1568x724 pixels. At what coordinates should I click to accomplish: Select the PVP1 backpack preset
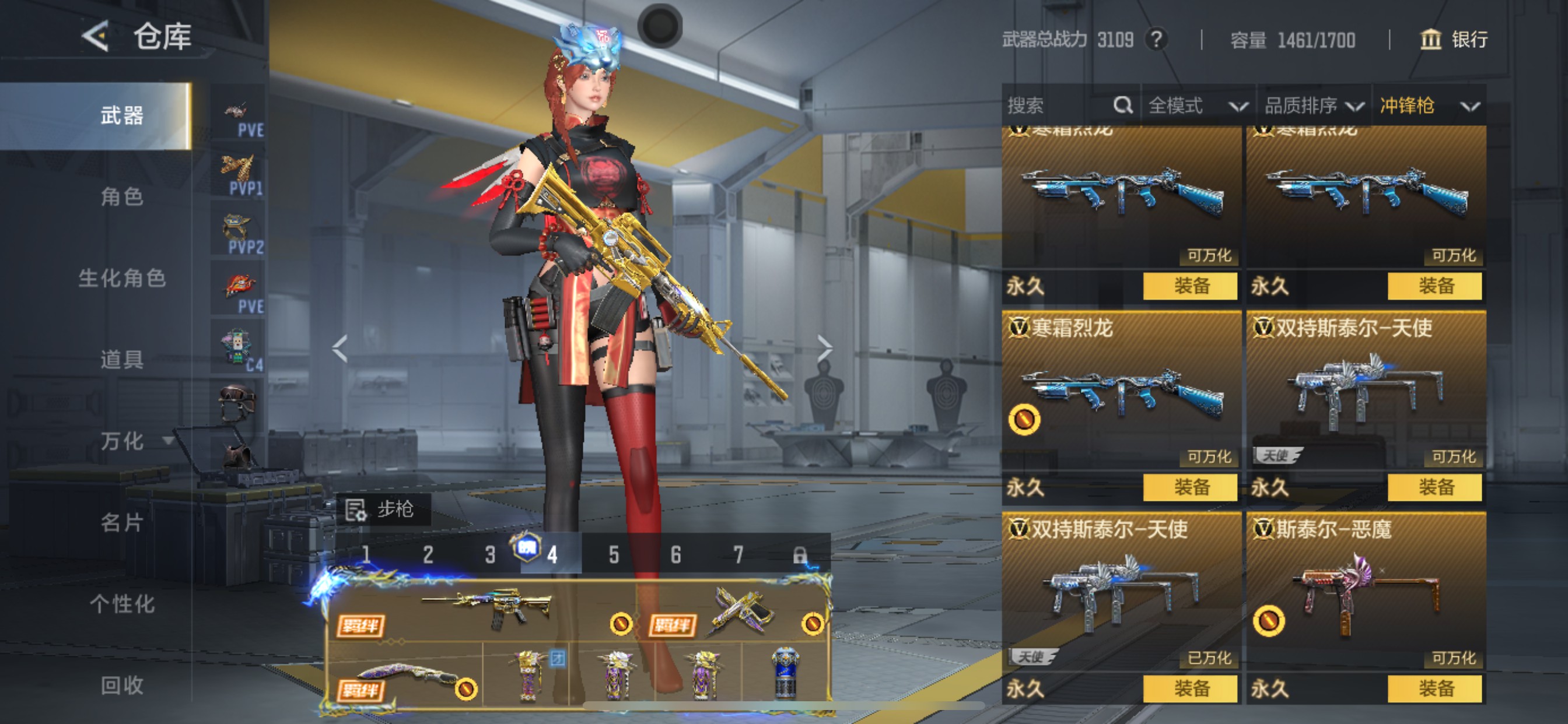[x=239, y=175]
